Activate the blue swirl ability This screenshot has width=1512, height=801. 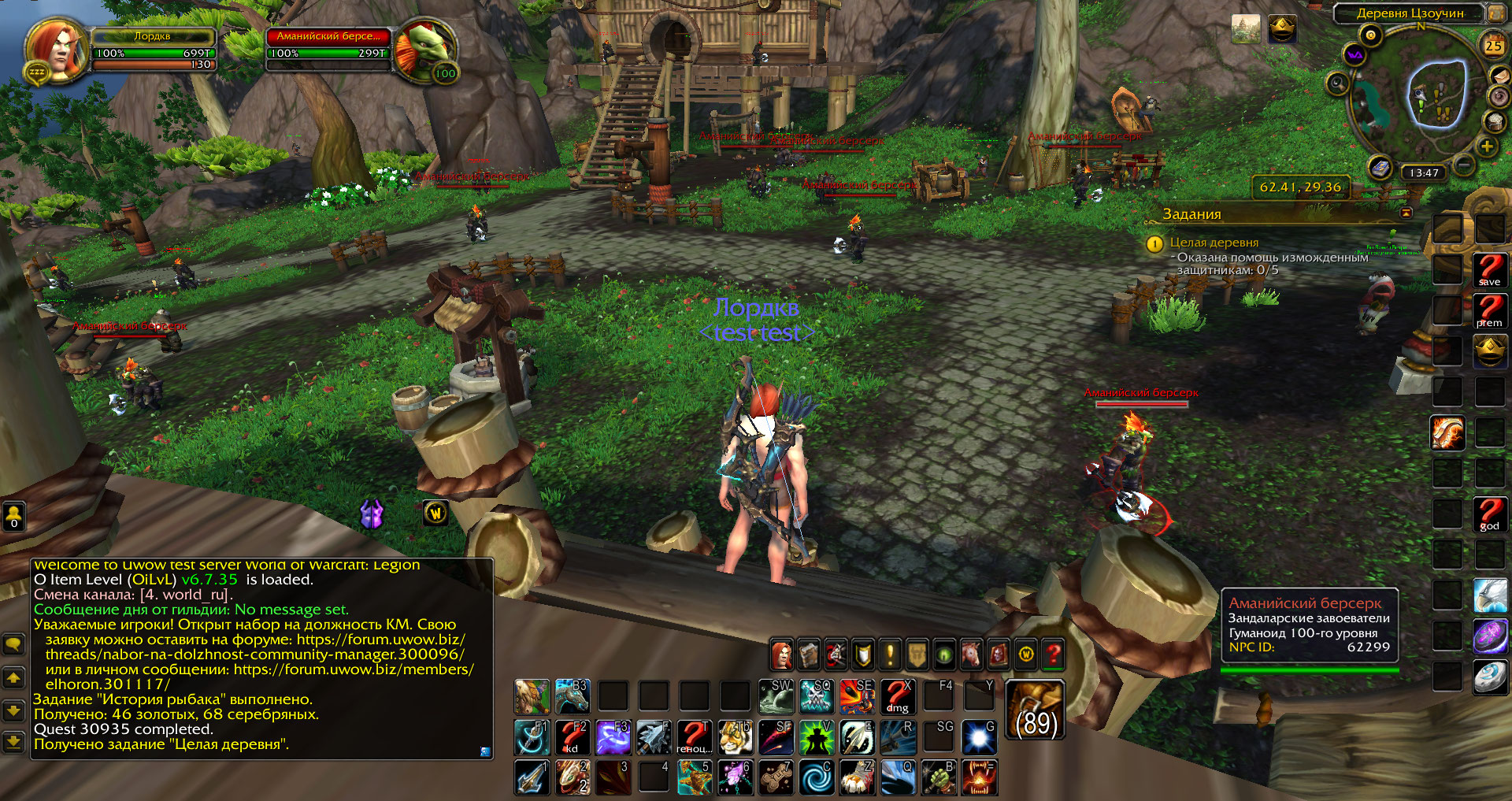pyautogui.click(x=816, y=777)
